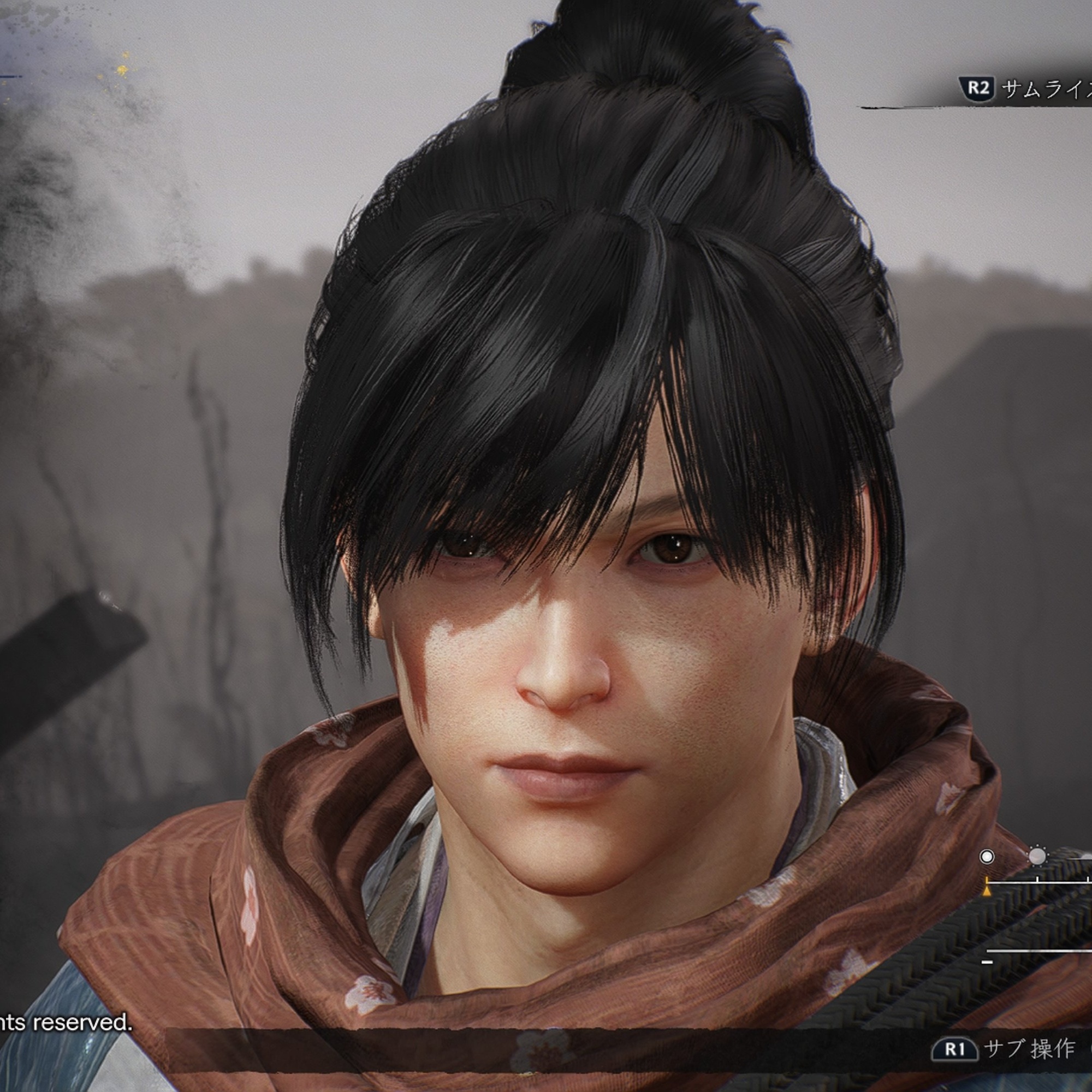
Task: Select the ringed circle lighting preset
Action: (x=987, y=857)
